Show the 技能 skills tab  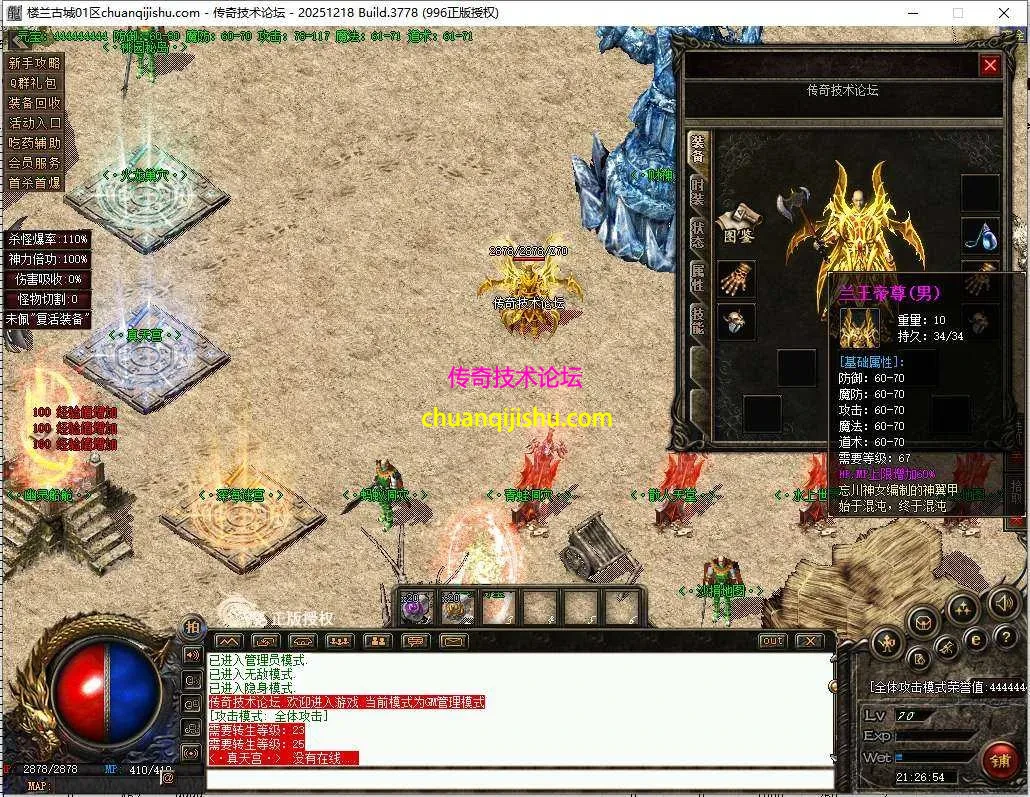click(x=697, y=320)
